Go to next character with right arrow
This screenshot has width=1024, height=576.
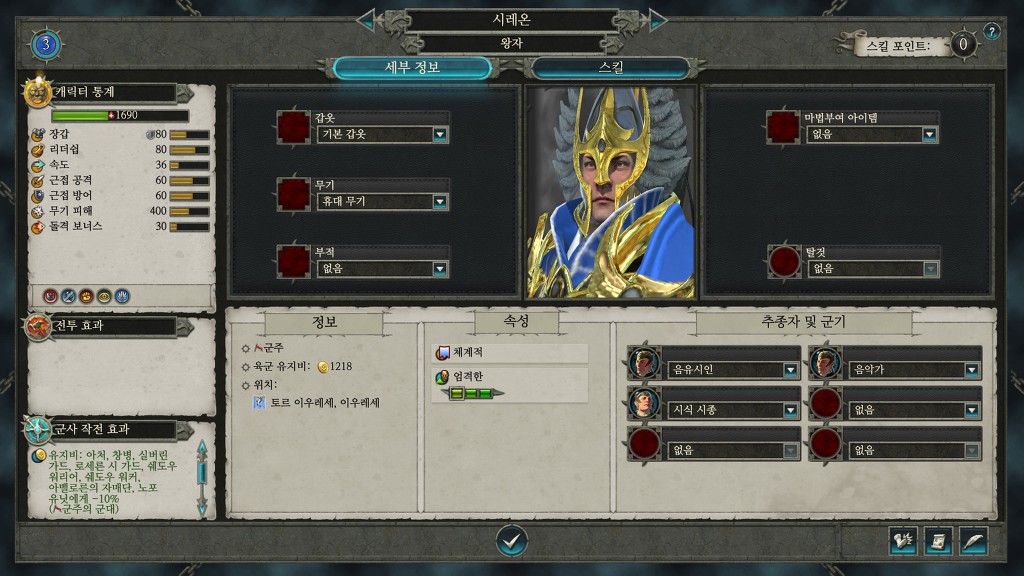point(657,19)
